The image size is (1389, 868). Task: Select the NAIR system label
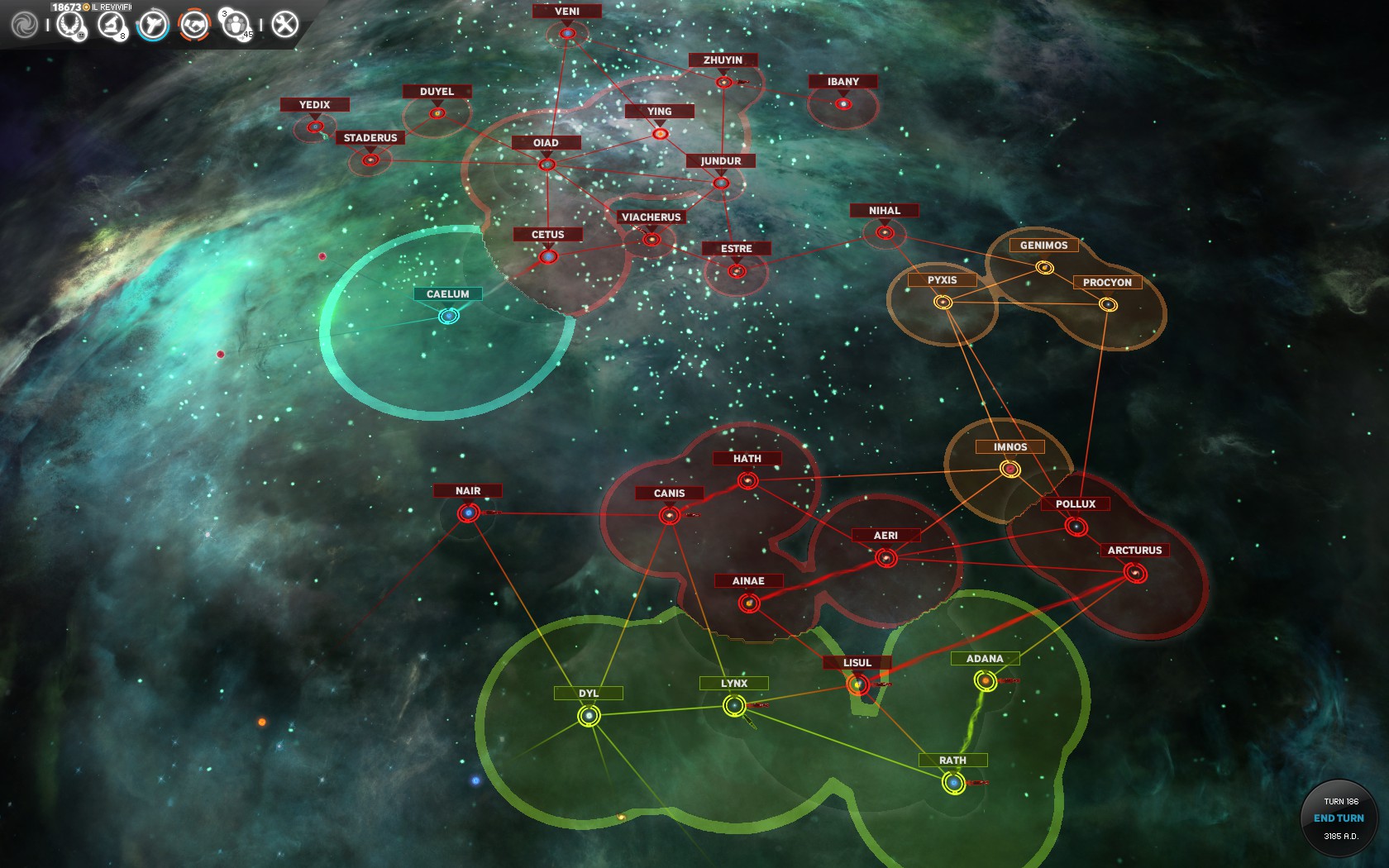pyautogui.click(x=468, y=491)
